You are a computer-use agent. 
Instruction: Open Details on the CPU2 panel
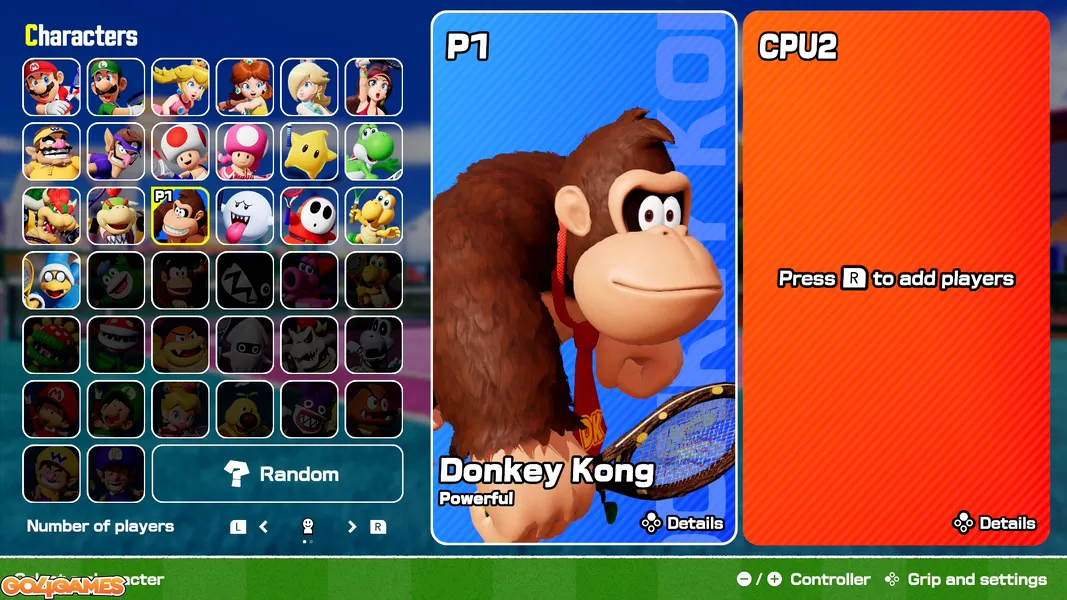click(995, 523)
